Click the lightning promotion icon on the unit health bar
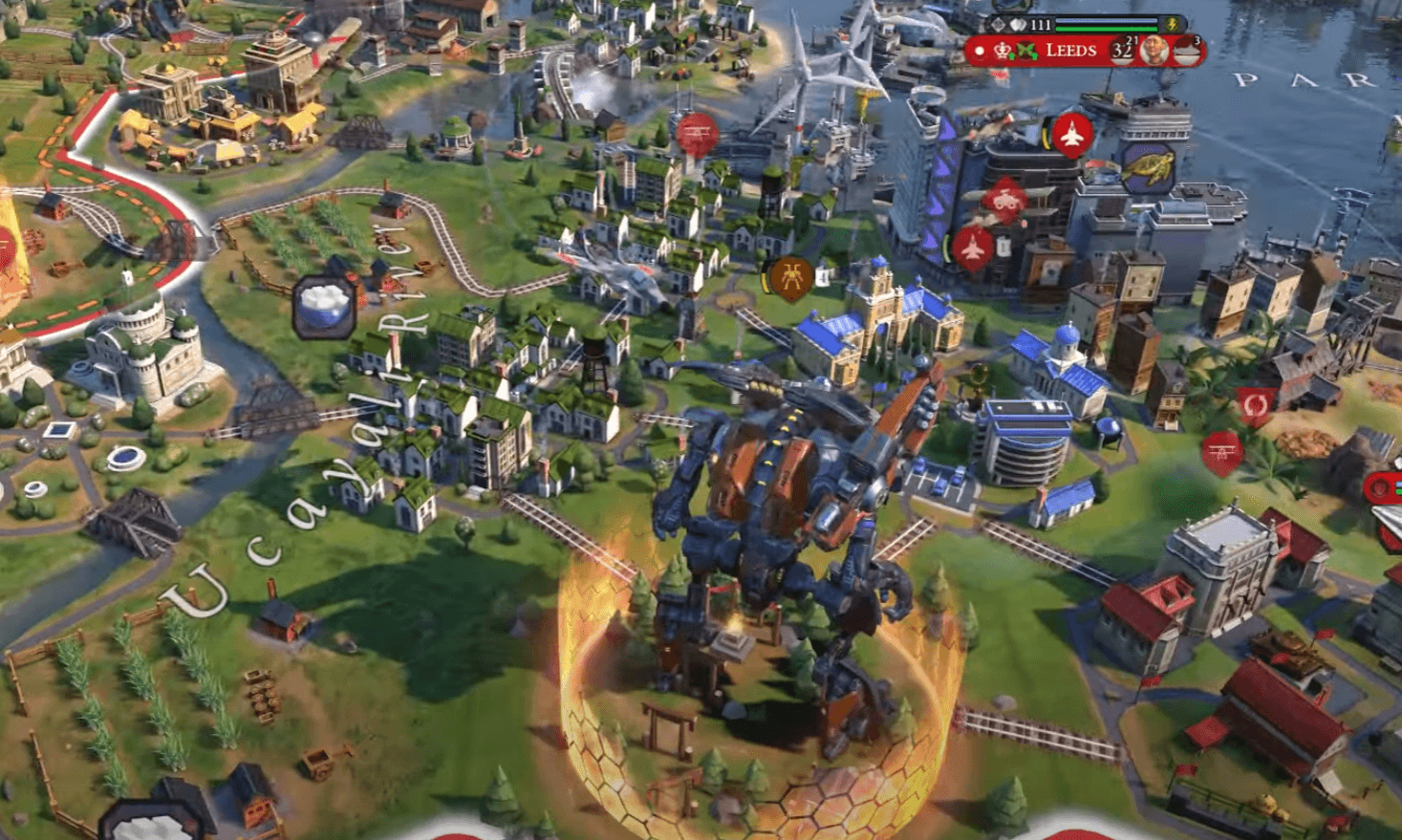Viewport: 1402px width, 840px height. click(1173, 24)
